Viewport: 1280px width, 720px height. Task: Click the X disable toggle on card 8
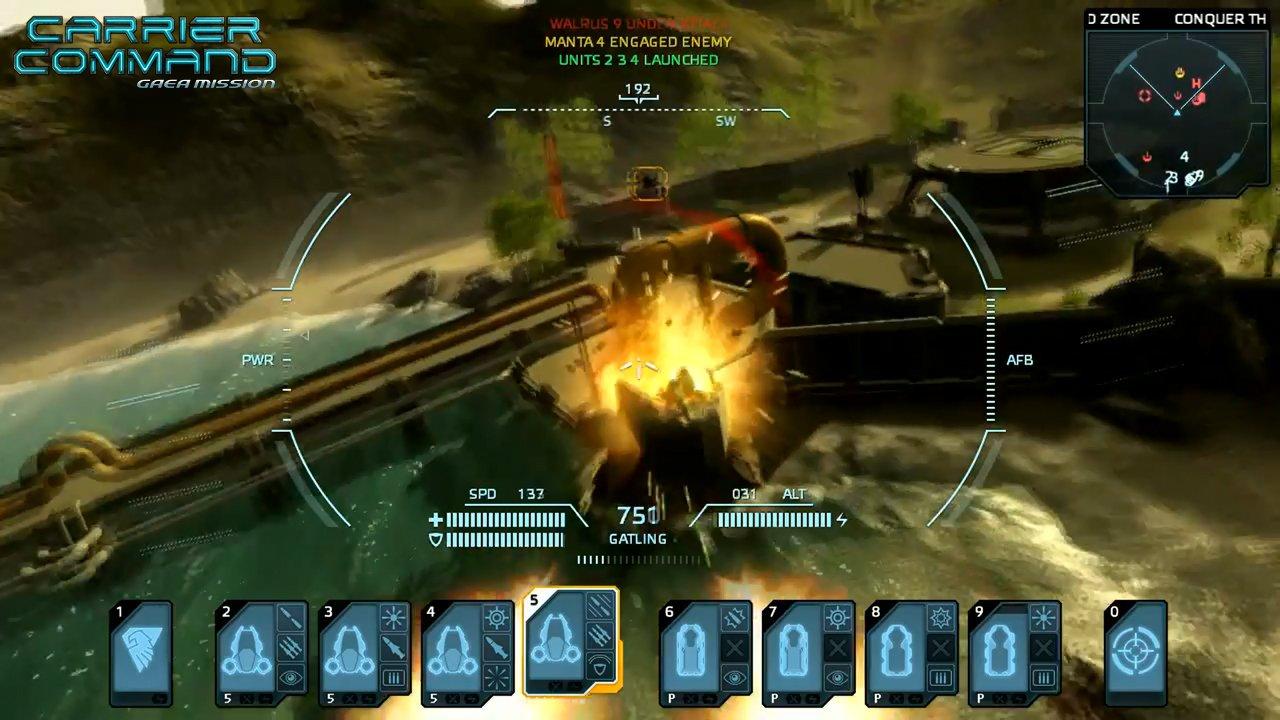tap(941, 647)
